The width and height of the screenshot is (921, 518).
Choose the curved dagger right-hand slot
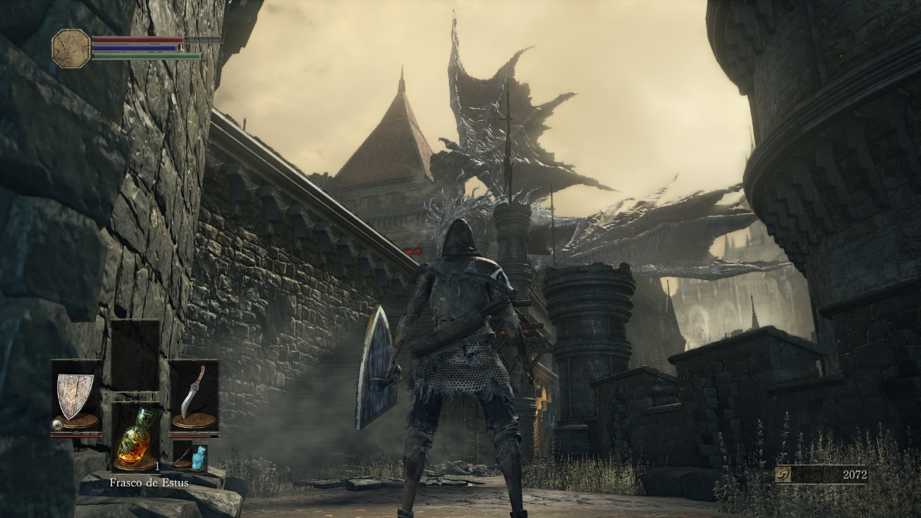tap(193, 394)
